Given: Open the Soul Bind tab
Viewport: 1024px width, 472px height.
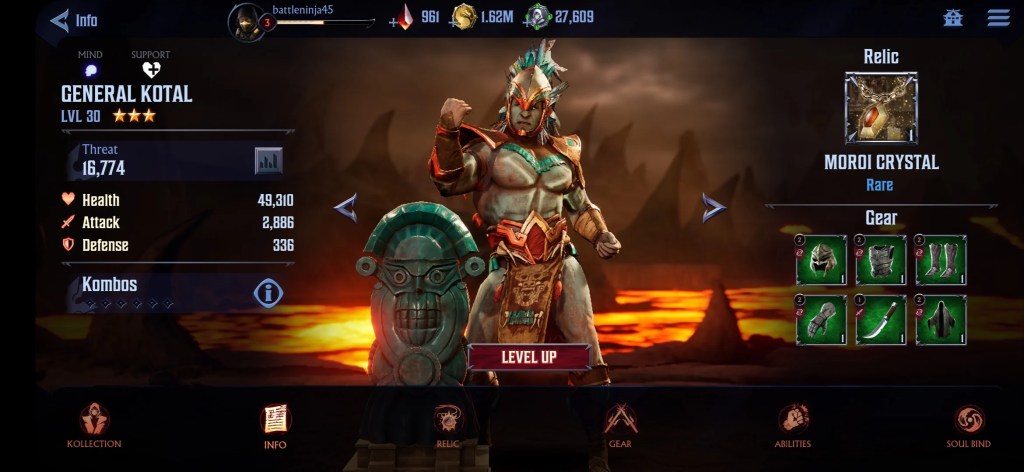Looking at the screenshot, I should tap(968, 425).
